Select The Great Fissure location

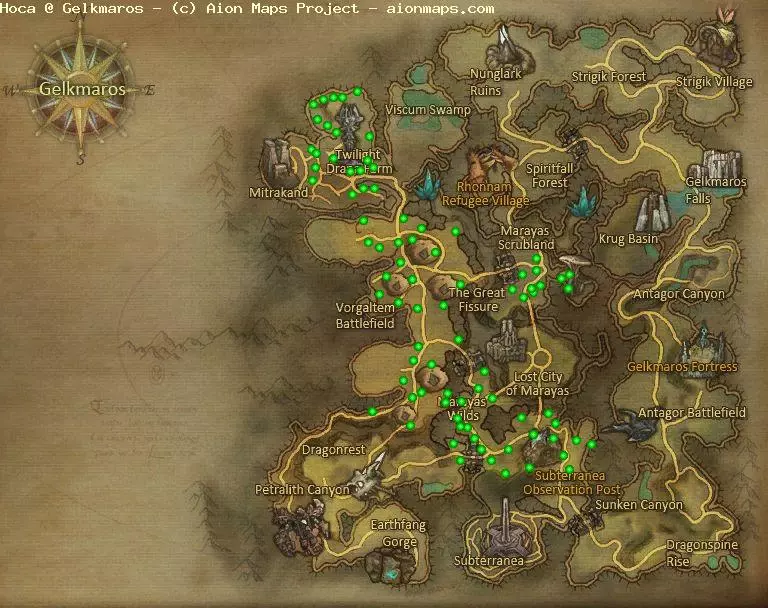[x=477, y=300]
